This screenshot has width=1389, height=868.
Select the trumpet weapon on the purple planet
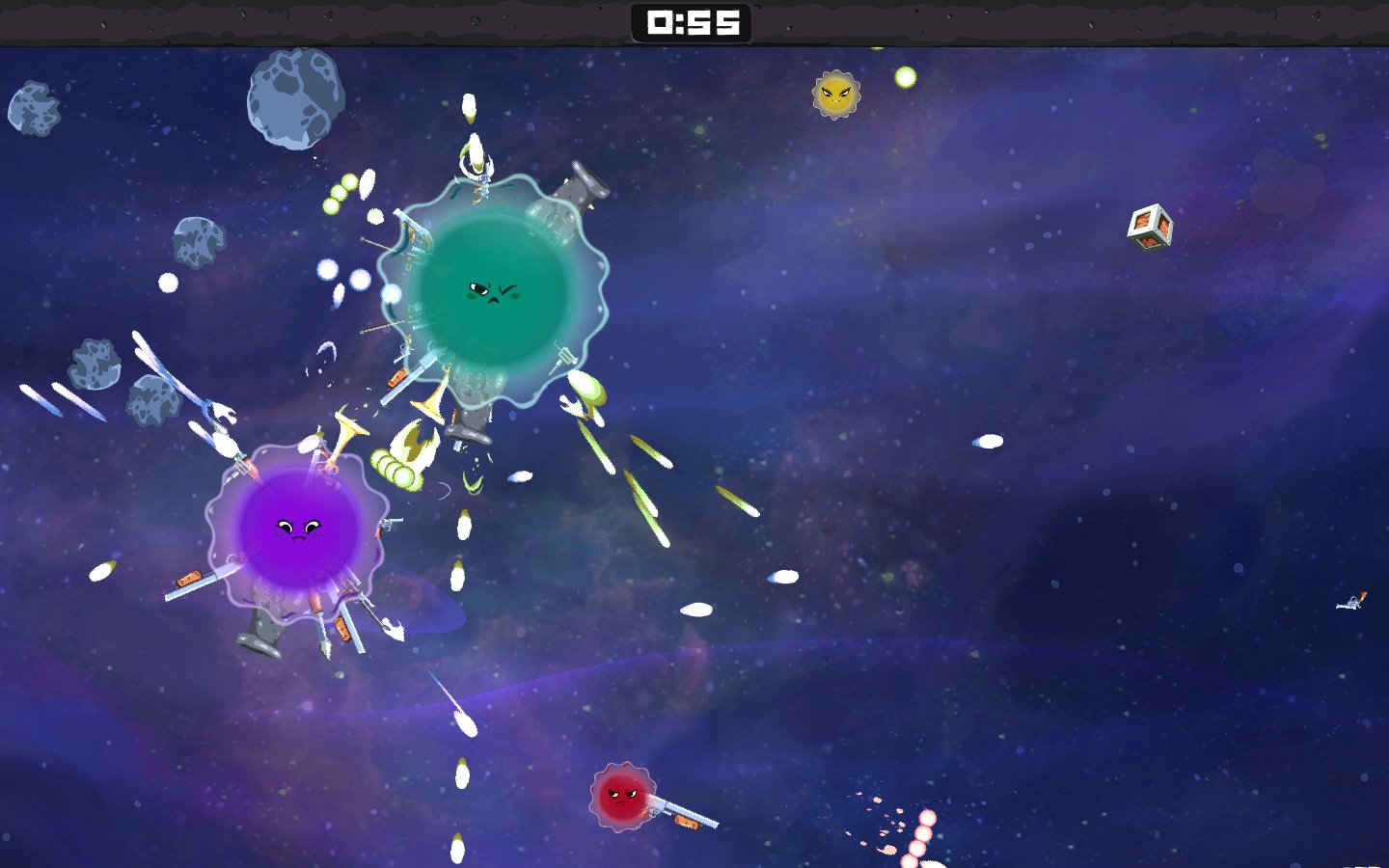click(347, 434)
